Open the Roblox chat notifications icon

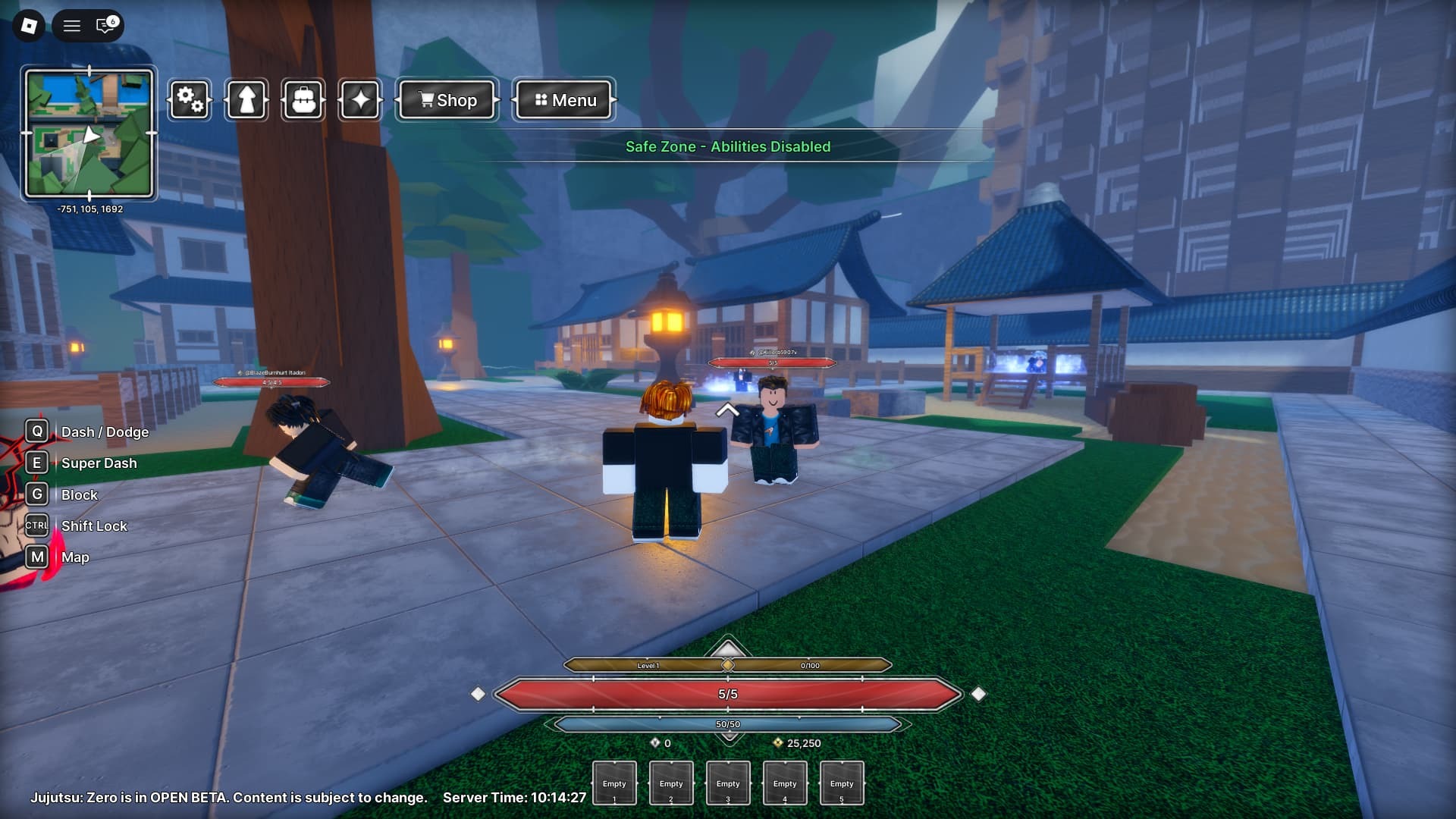tap(106, 26)
